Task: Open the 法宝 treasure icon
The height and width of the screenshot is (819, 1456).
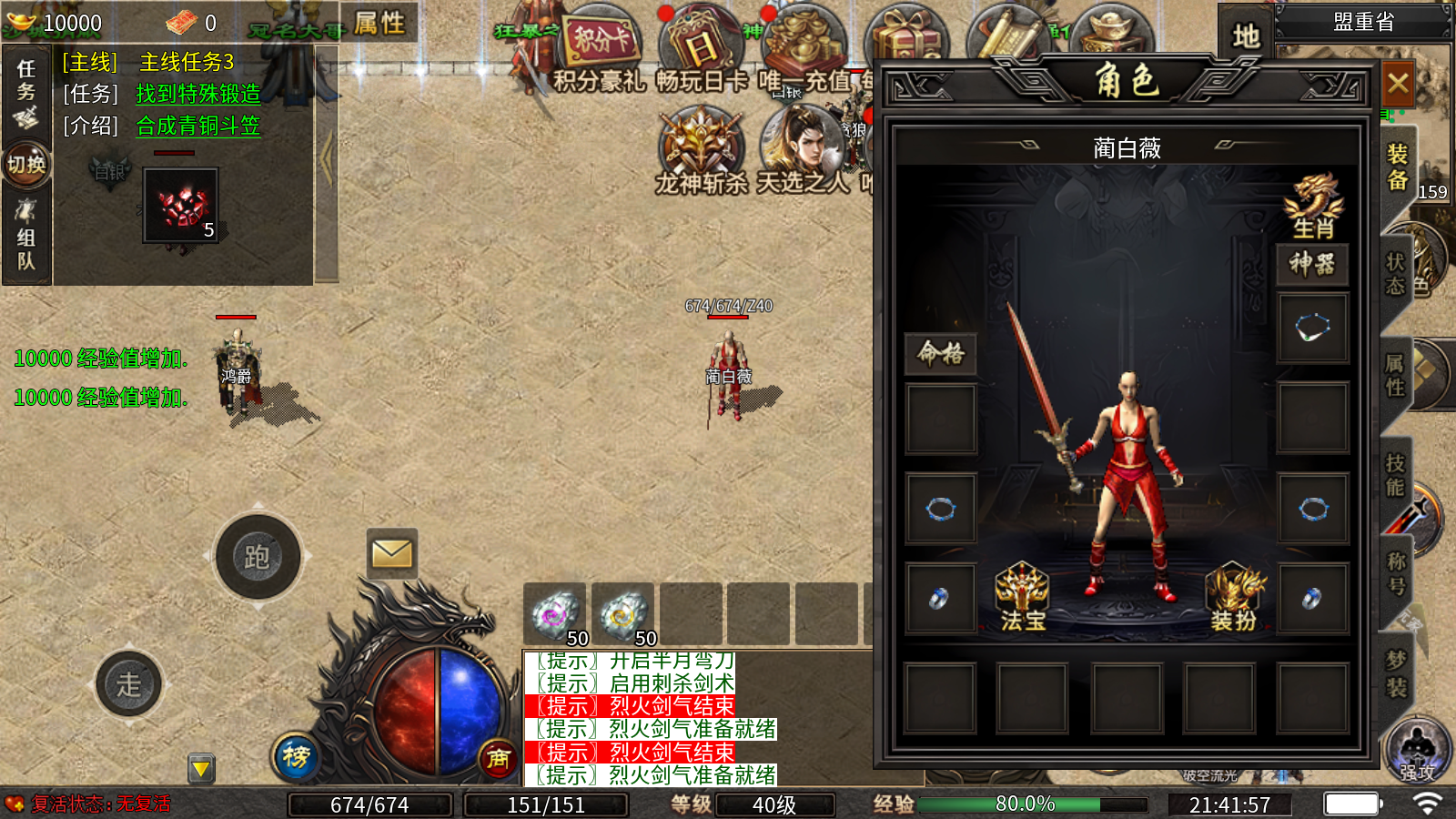Action: point(1023,598)
